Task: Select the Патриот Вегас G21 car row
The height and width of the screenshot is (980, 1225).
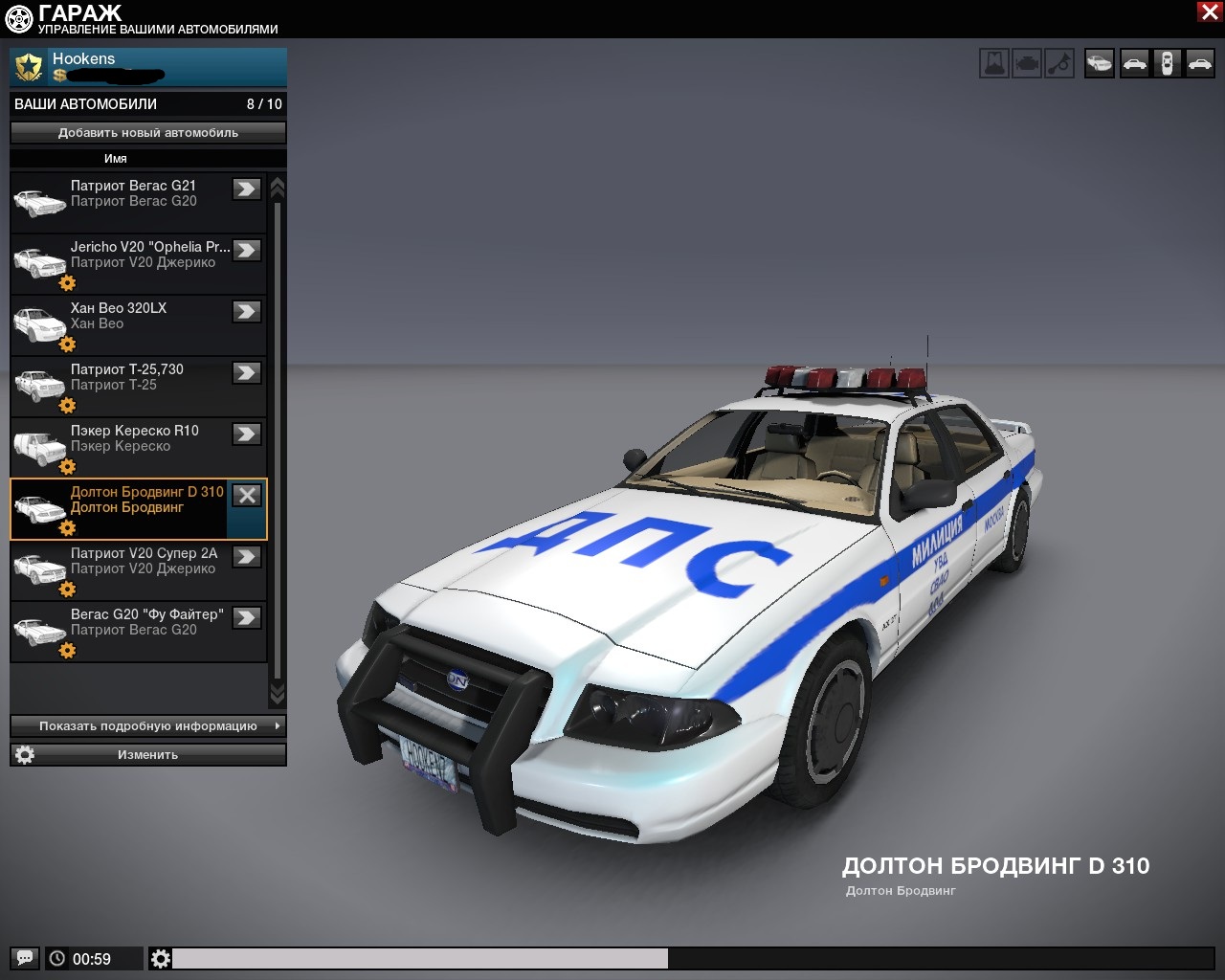Action: [x=134, y=201]
